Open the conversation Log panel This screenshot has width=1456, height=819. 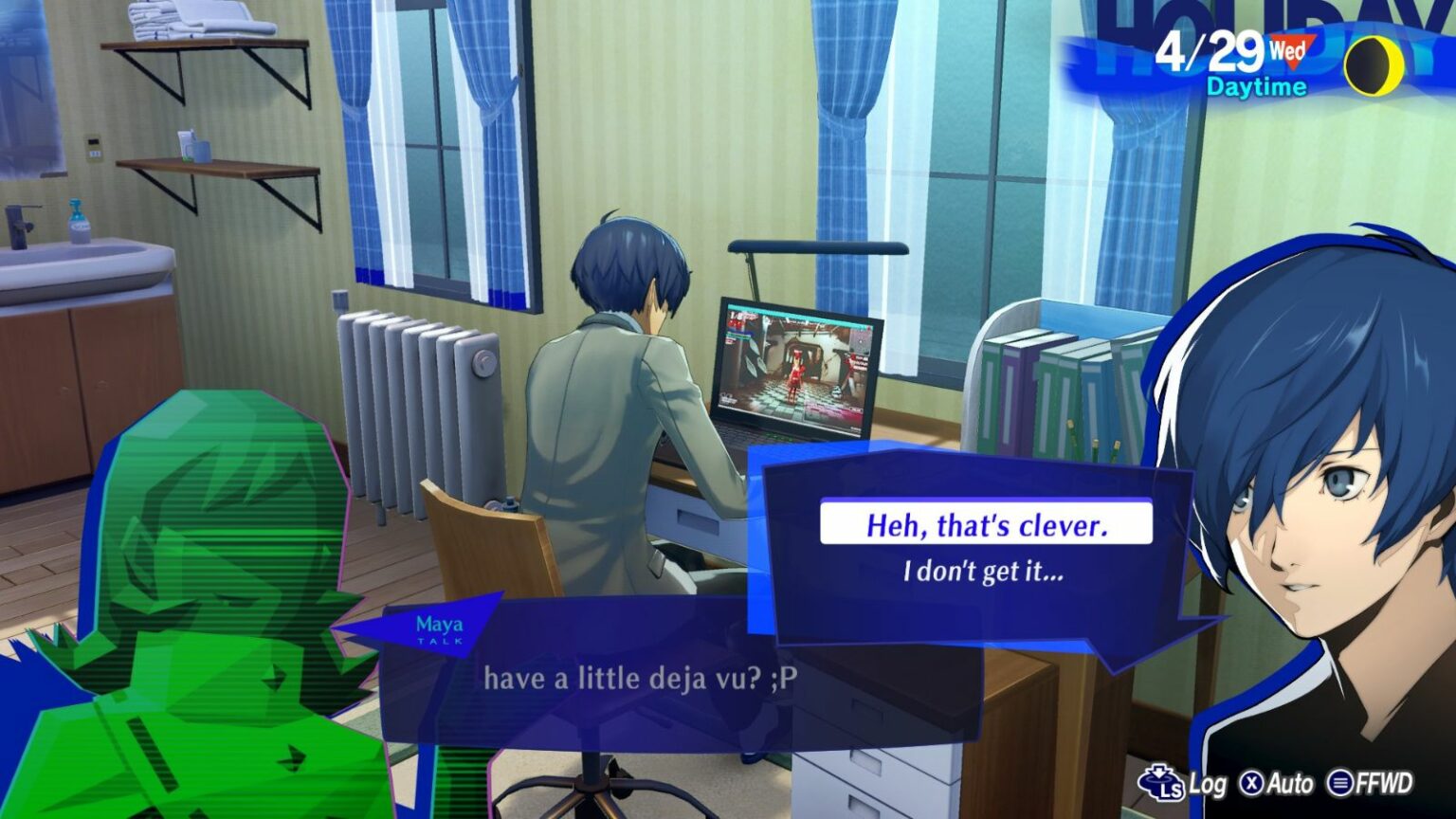click(1186, 785)
